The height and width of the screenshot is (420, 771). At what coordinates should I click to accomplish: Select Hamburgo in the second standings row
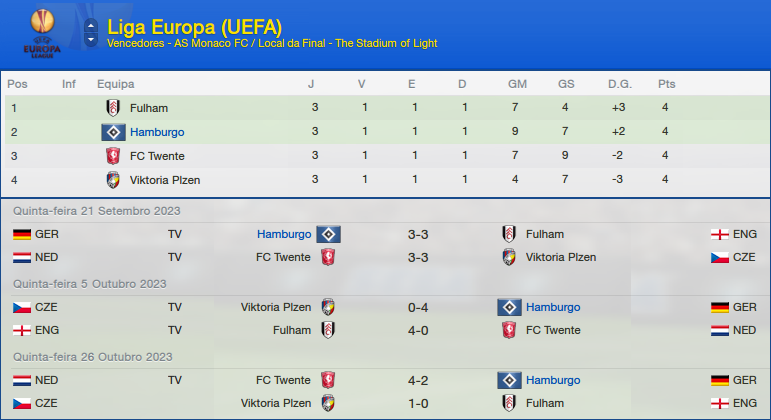tap(157, 132)
